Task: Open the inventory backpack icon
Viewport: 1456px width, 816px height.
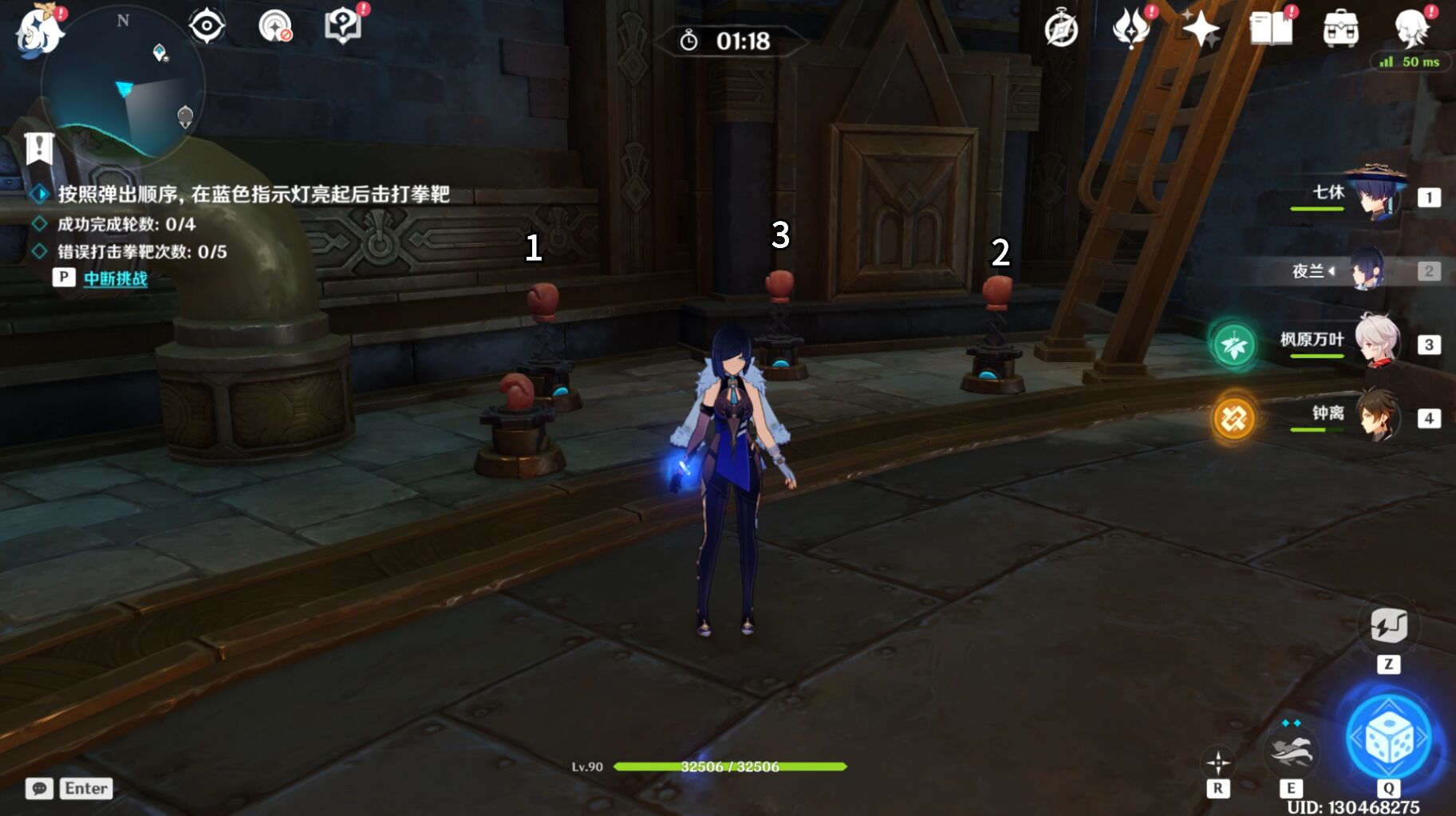Action: coord(1342,26)
